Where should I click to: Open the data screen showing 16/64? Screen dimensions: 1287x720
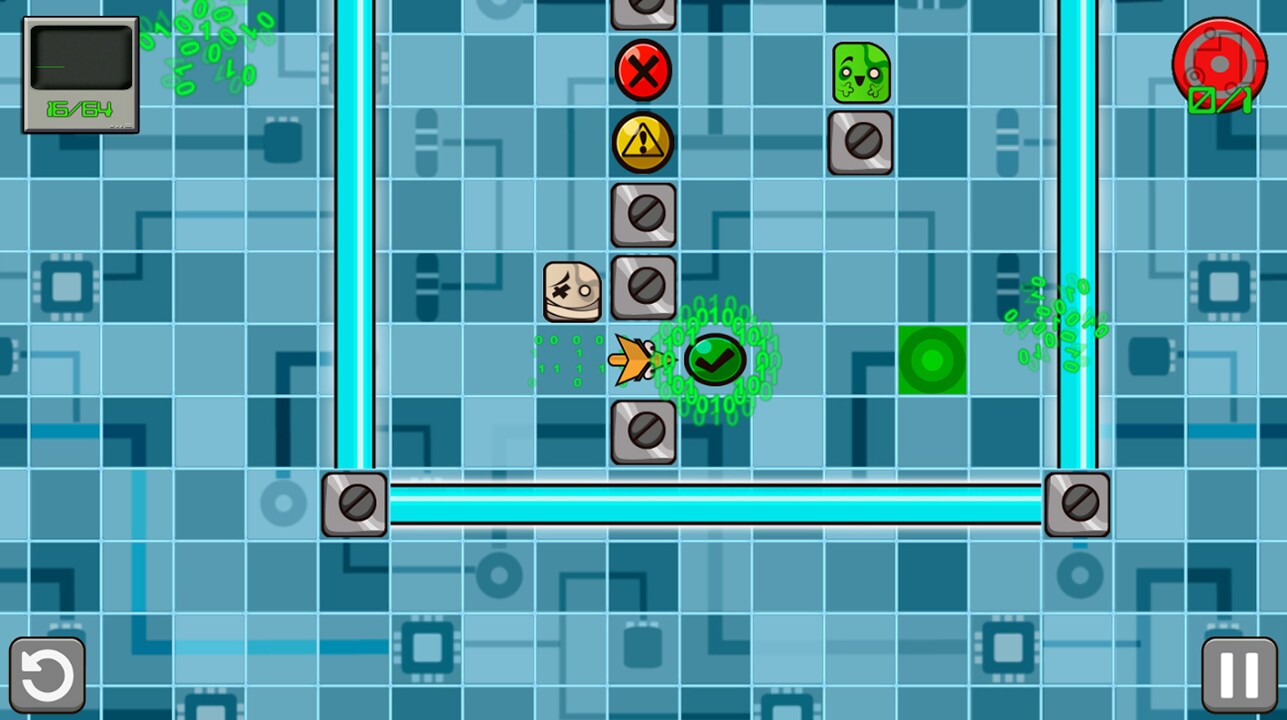80,75
